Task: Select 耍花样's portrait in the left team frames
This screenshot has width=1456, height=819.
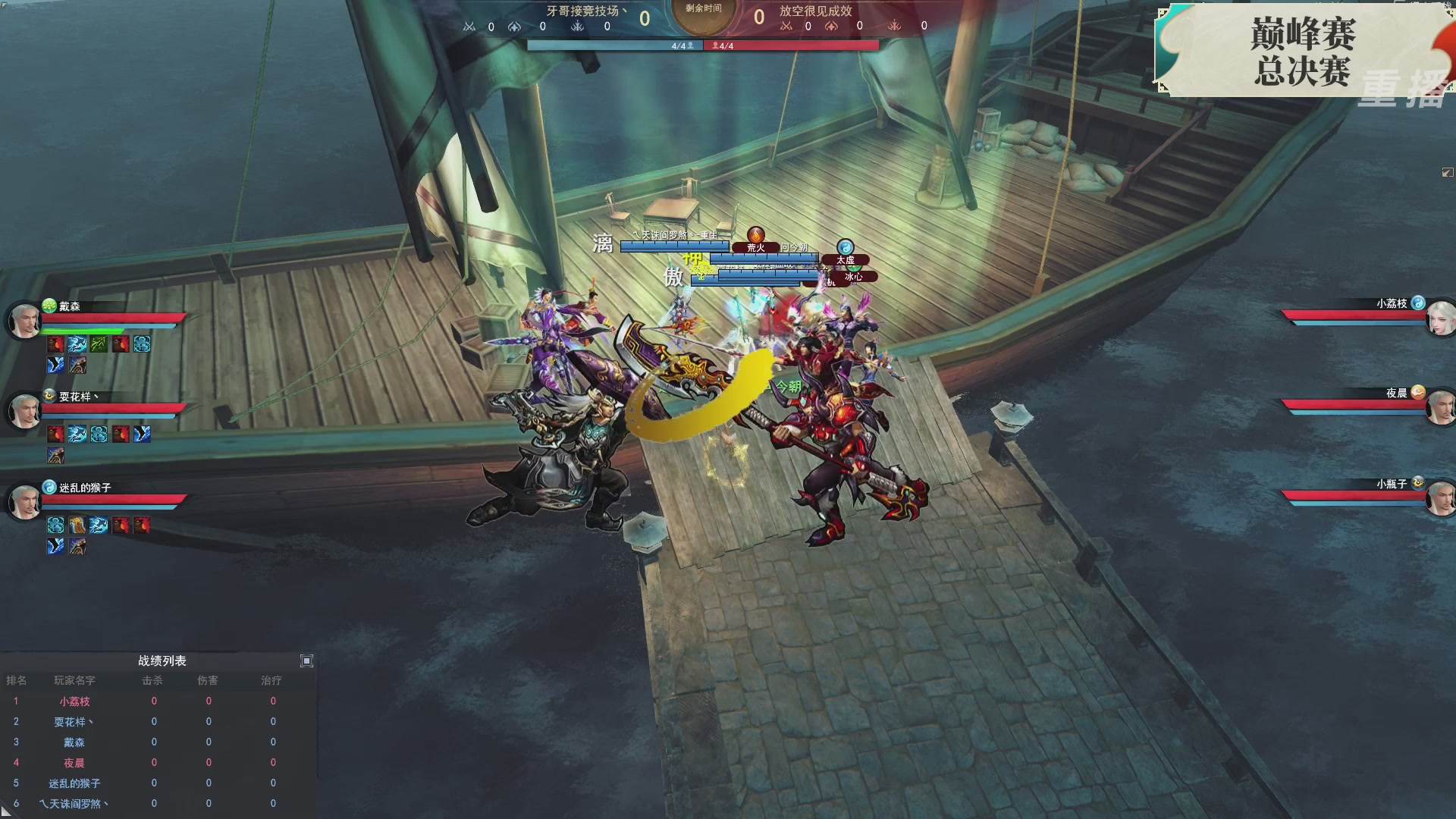Action: coord(24,411)
